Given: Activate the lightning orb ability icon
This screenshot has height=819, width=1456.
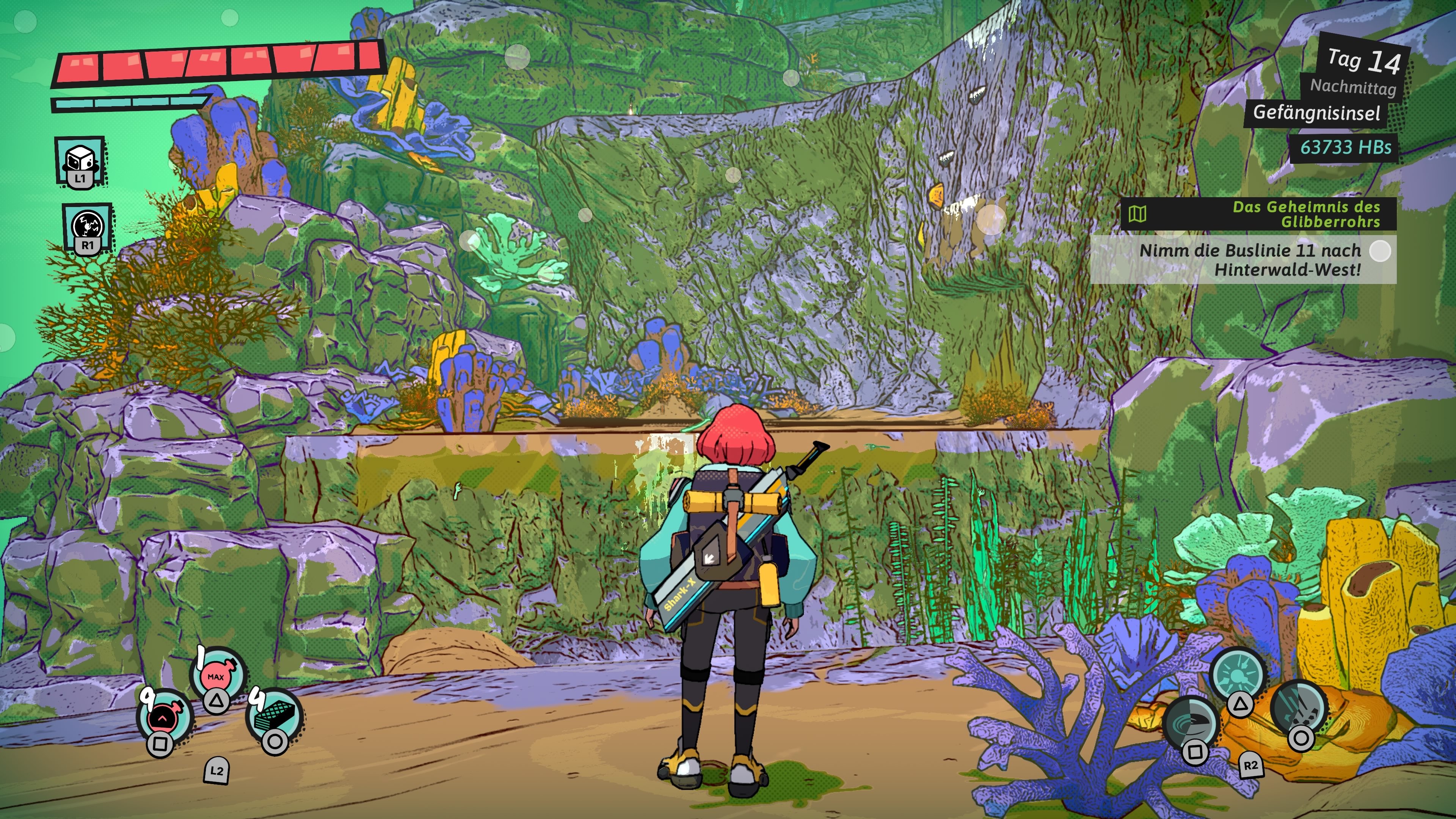Looking at the screenshot, I should pyautogui.click(x=88, y=226).
